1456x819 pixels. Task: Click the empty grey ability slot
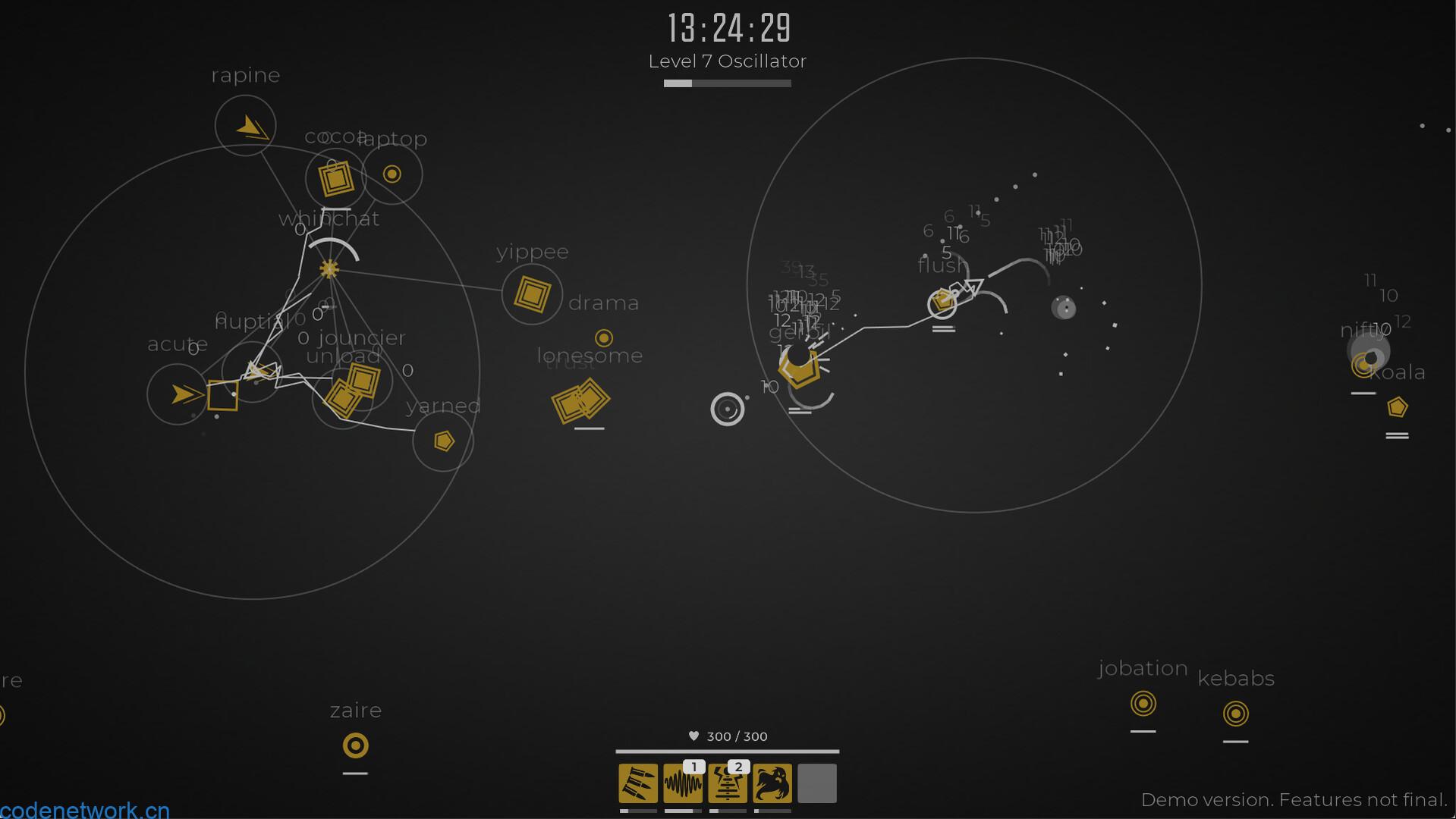tap(817, 783)
